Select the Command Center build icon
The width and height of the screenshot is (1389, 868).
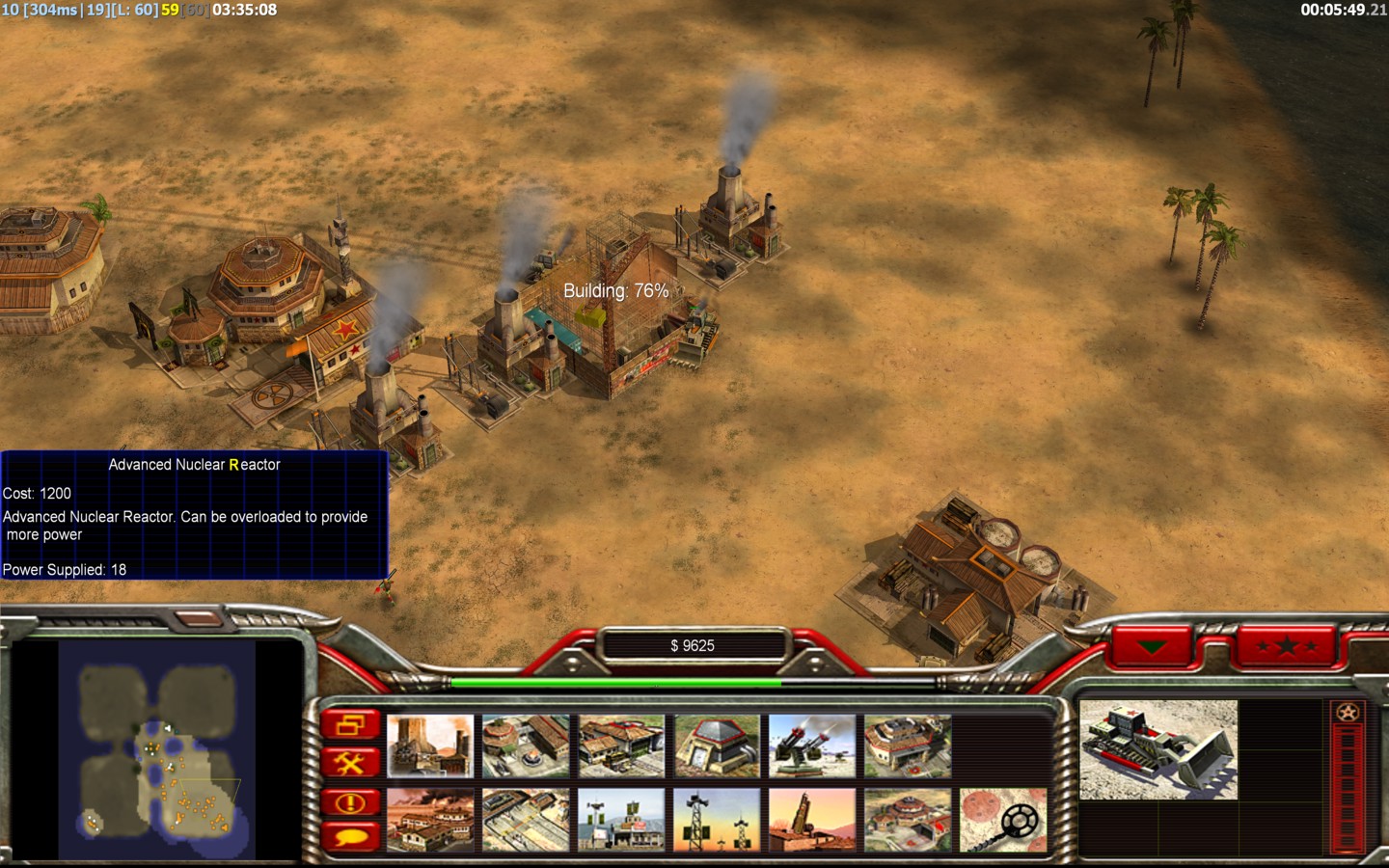pos(908,746)
